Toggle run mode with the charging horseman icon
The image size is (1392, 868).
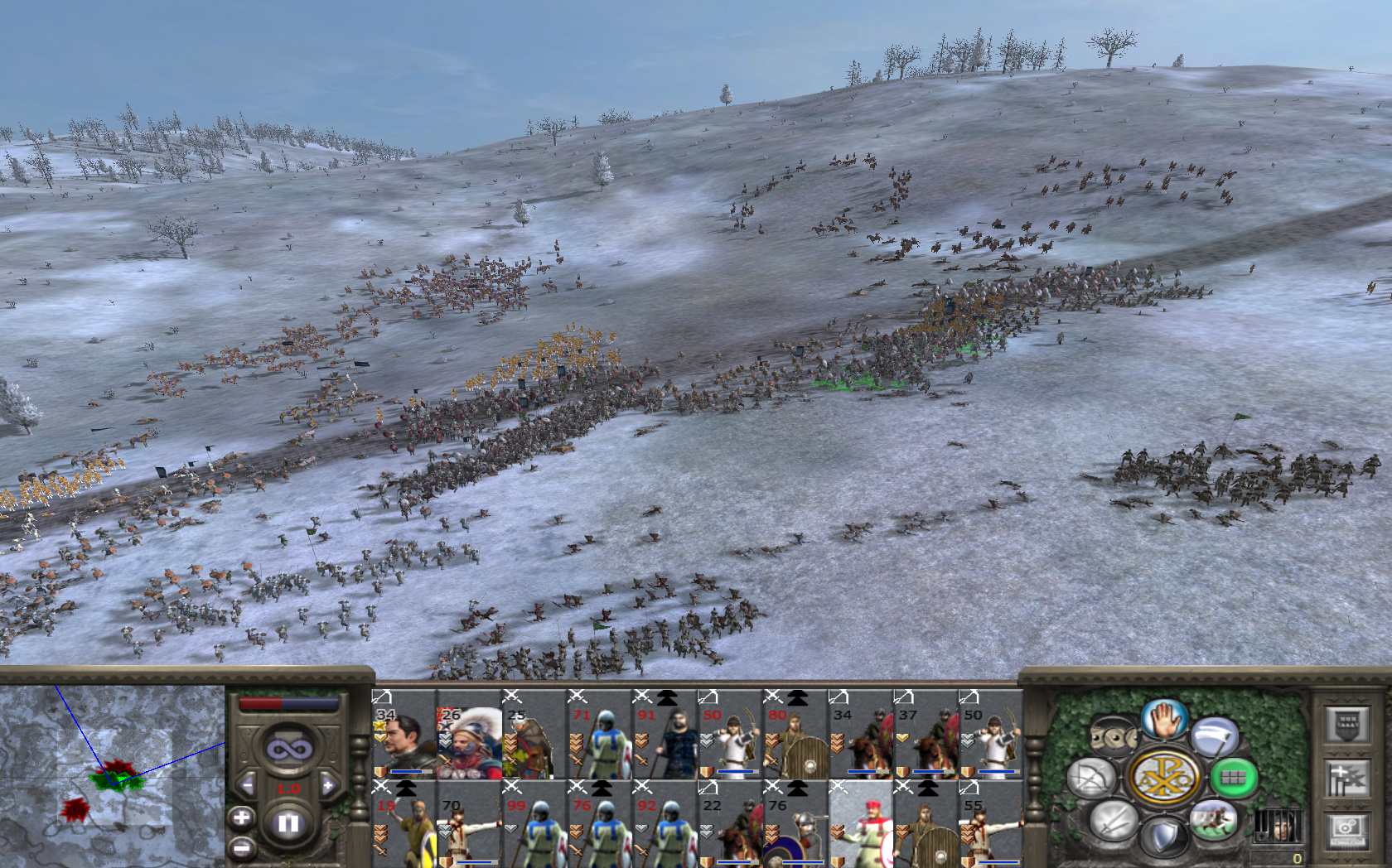[1213, 819]
